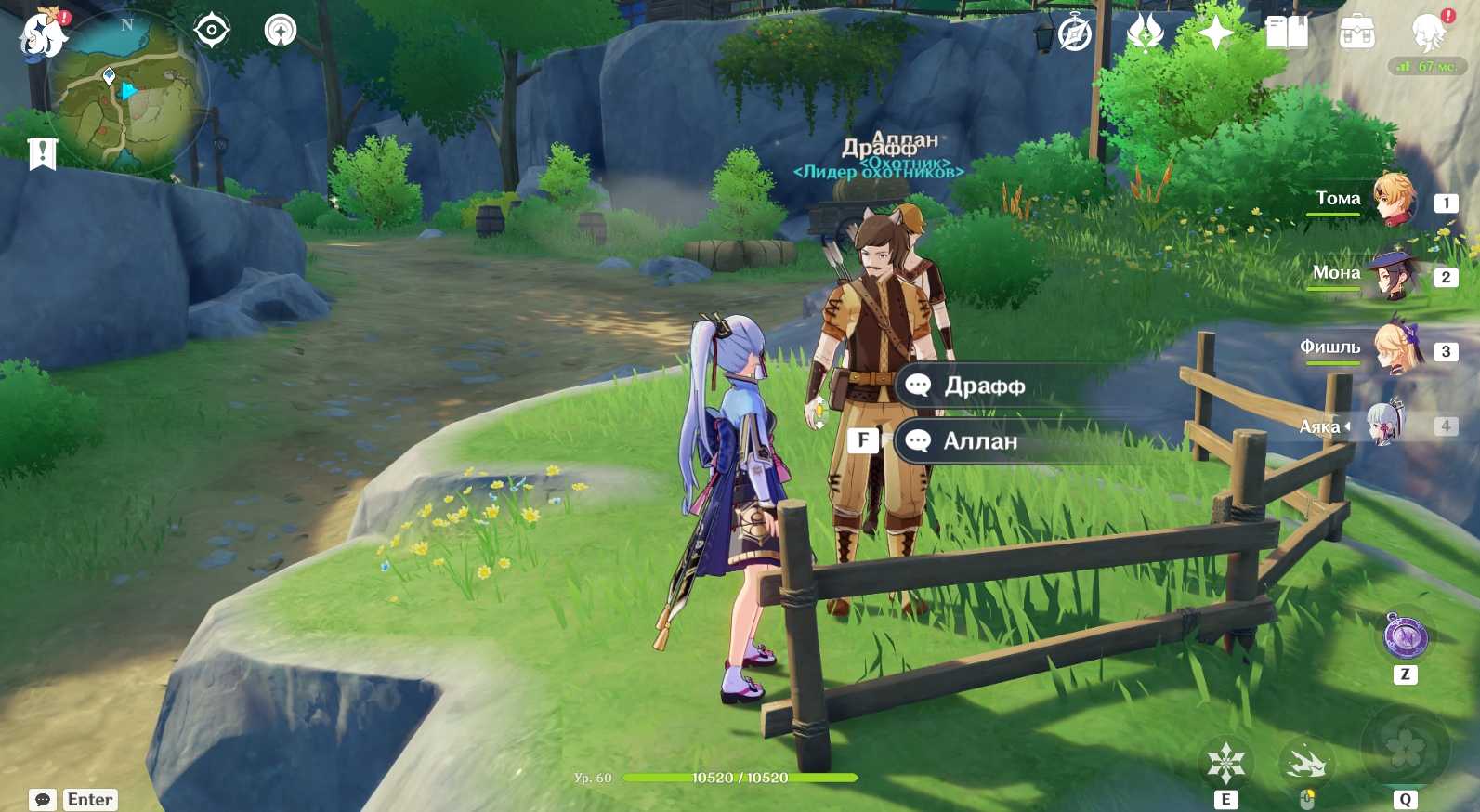This screenshot has height=812, width=1480.
Task: Use the purple compass gadget
Action: pyautogui.click(x=1405, y=636)
